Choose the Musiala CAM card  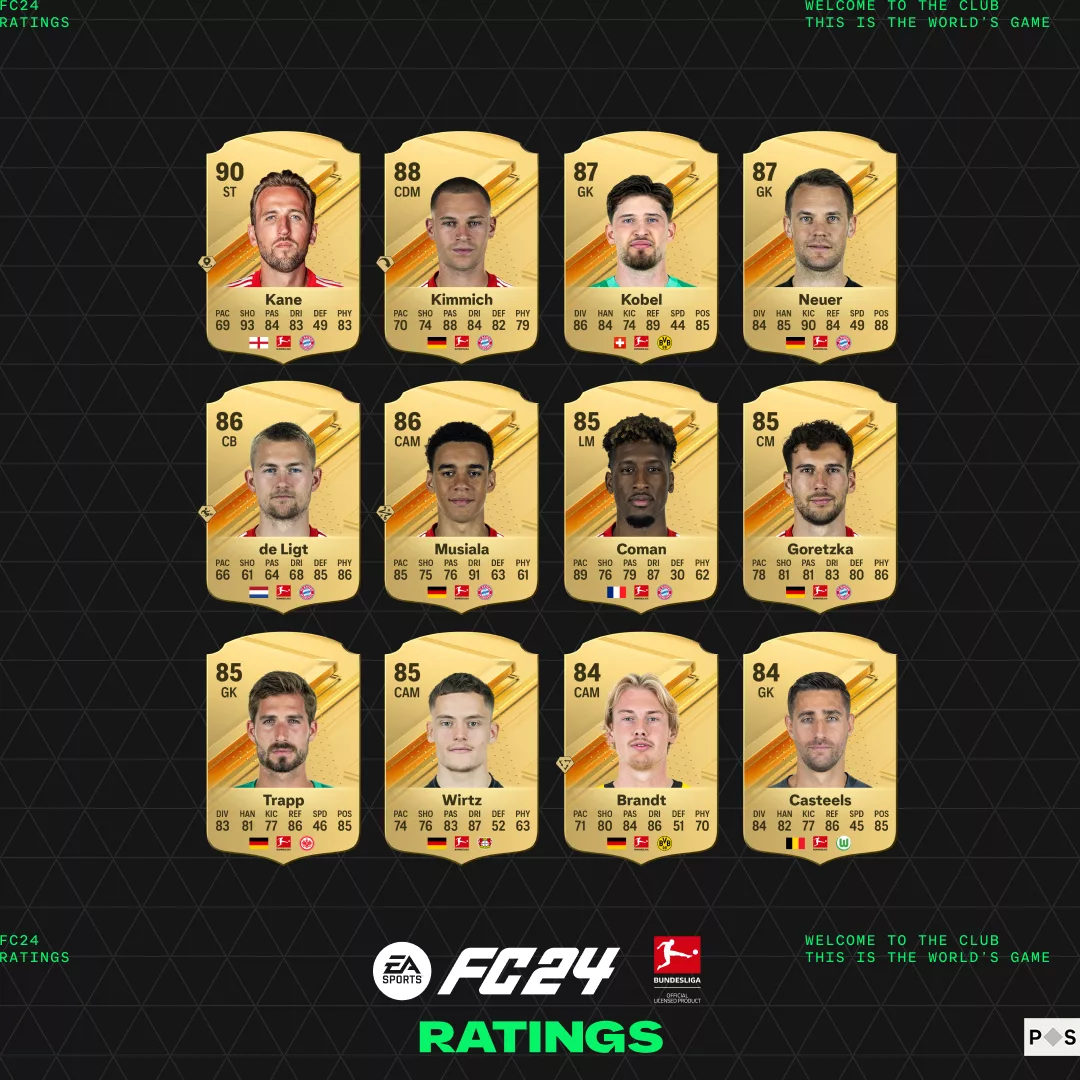pos(462,495)
